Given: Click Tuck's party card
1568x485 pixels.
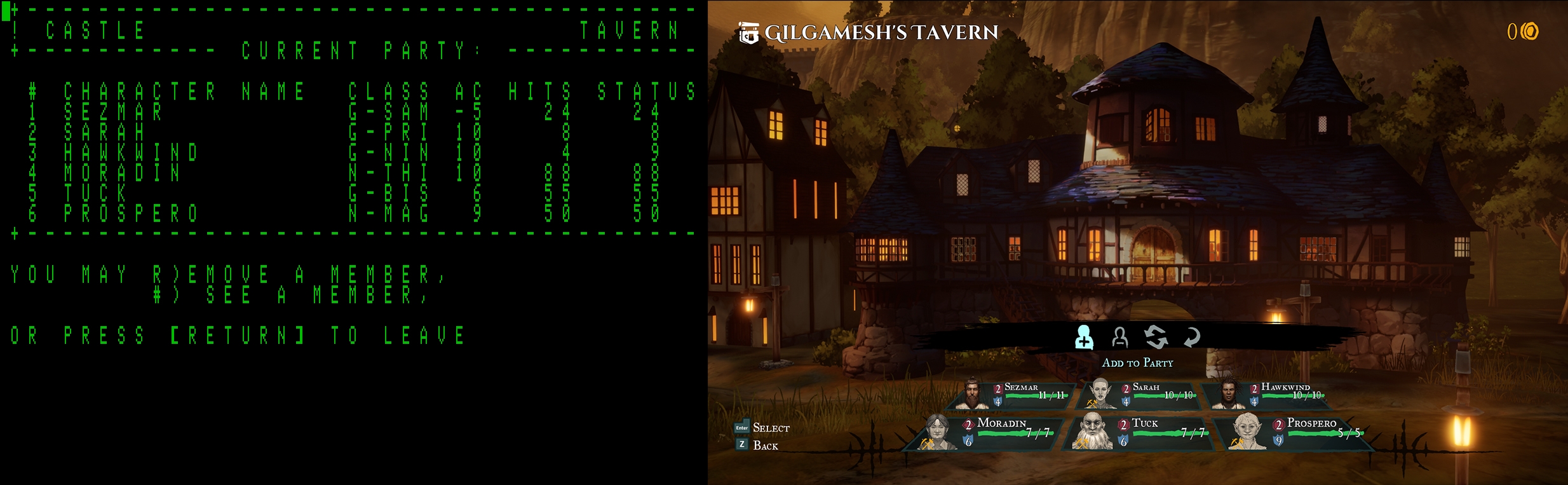Looking at the screenshot, I should 1142,432.
